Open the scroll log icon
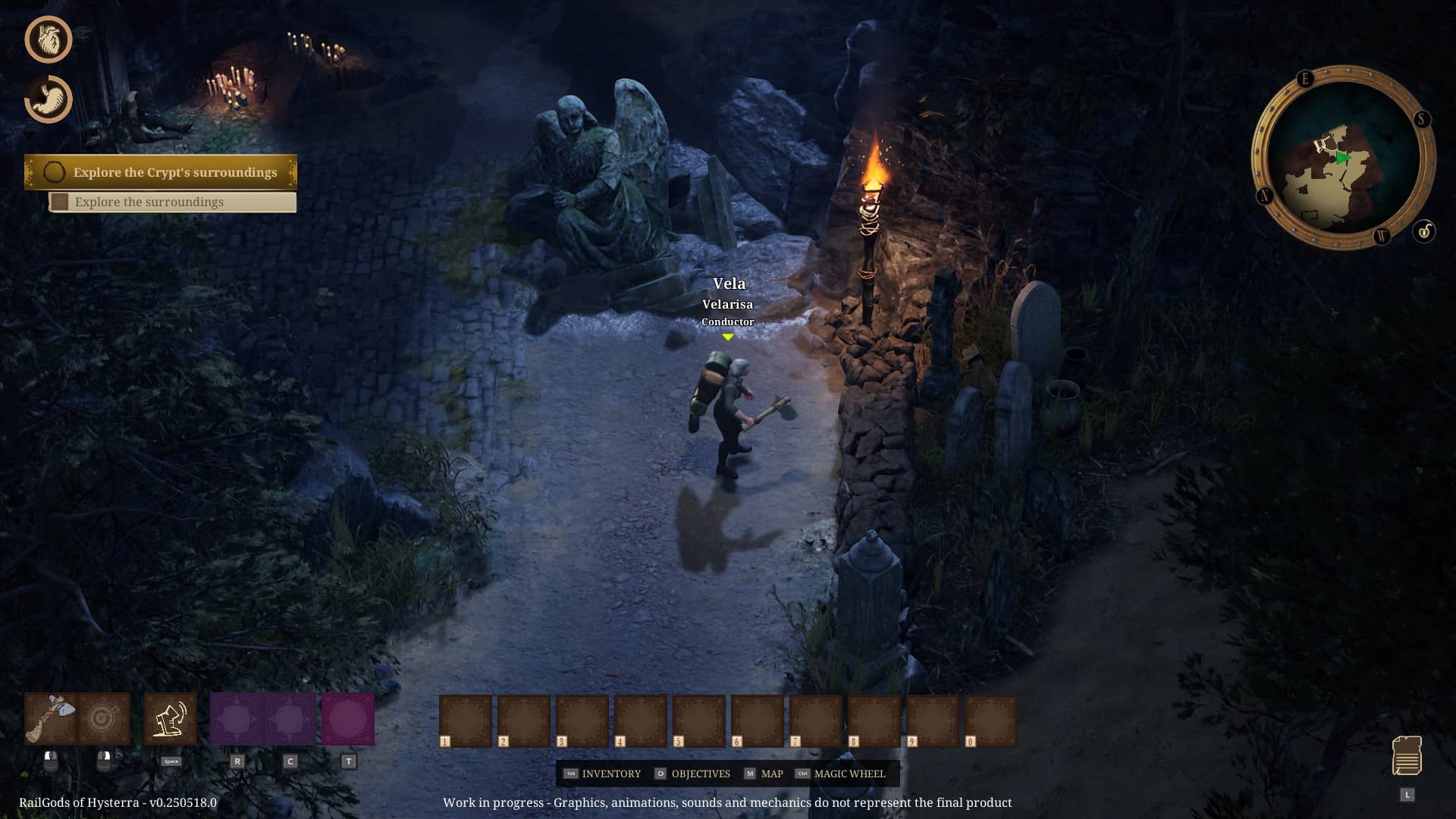This screenshot has height=819, width=1456. [x=1407, y=755]
